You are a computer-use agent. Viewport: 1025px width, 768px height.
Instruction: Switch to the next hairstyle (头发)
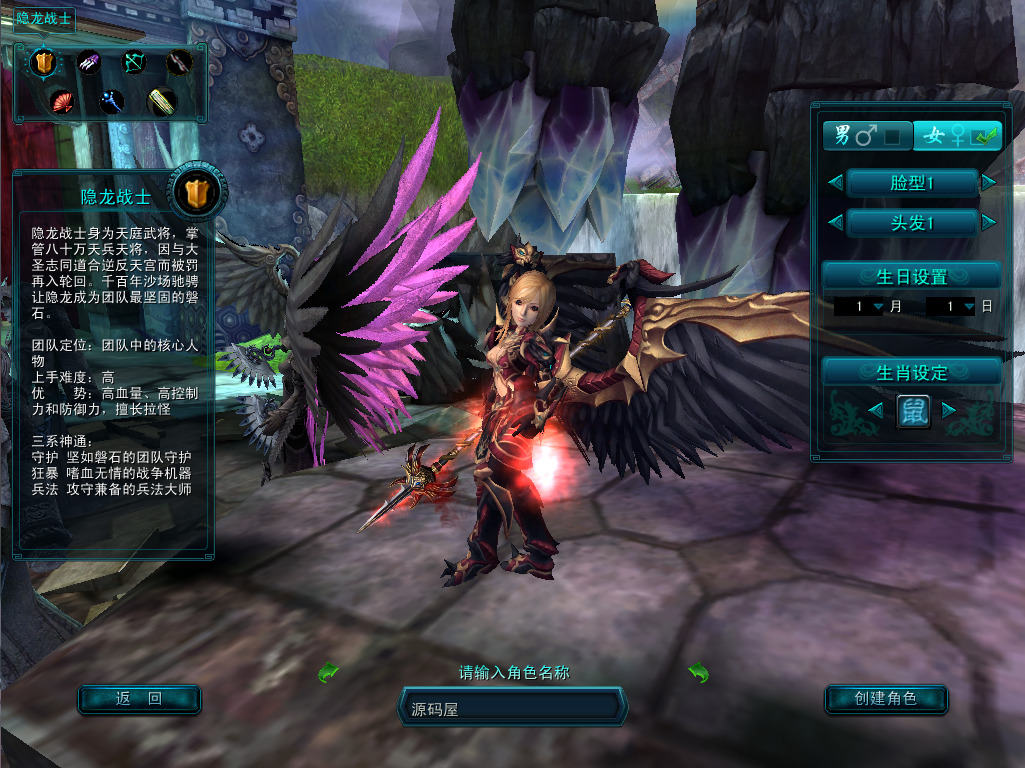989,222
